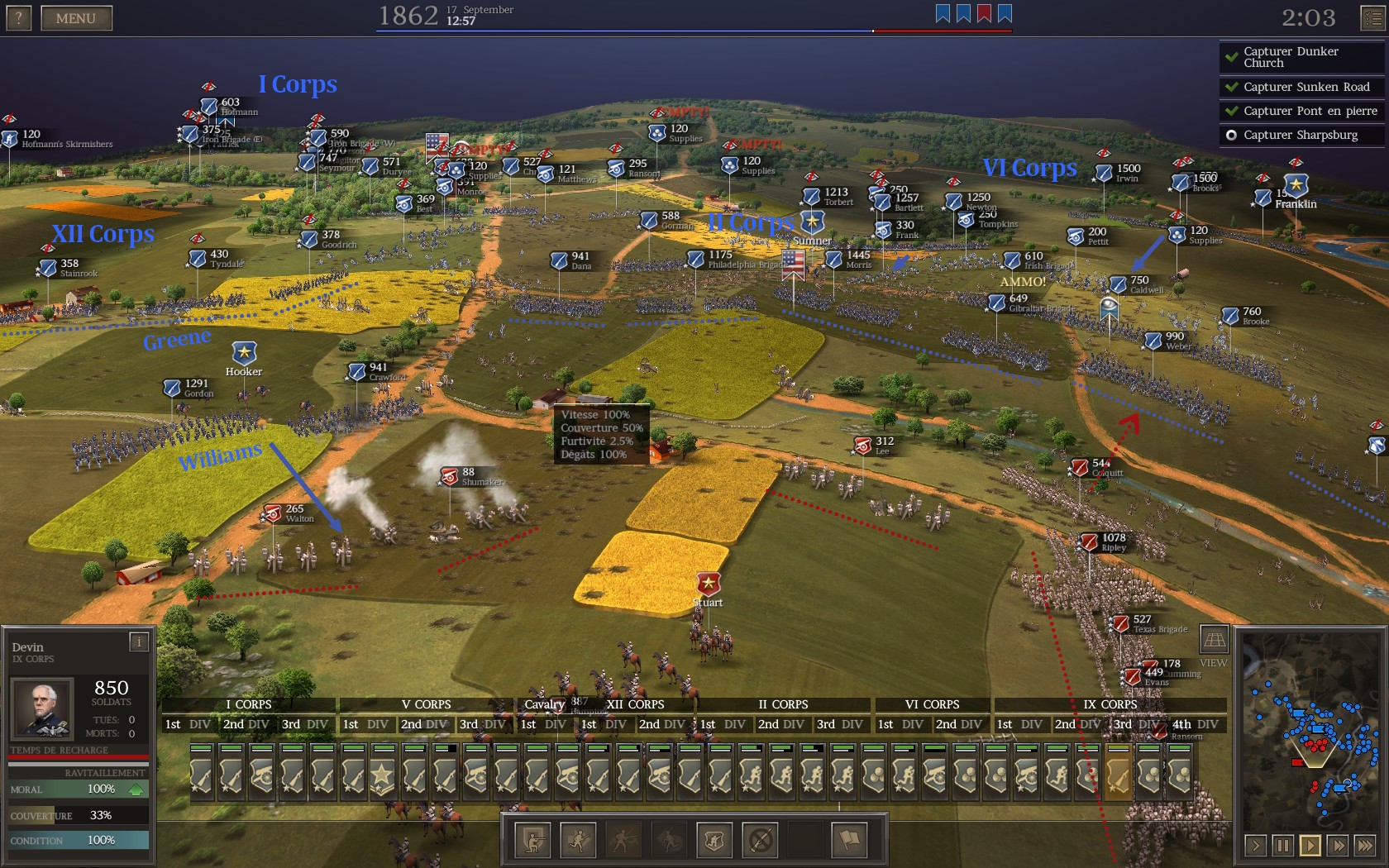1389x868 pixels.
Task: Open Devin's unit info button
Action: click(x=139, y=641)
